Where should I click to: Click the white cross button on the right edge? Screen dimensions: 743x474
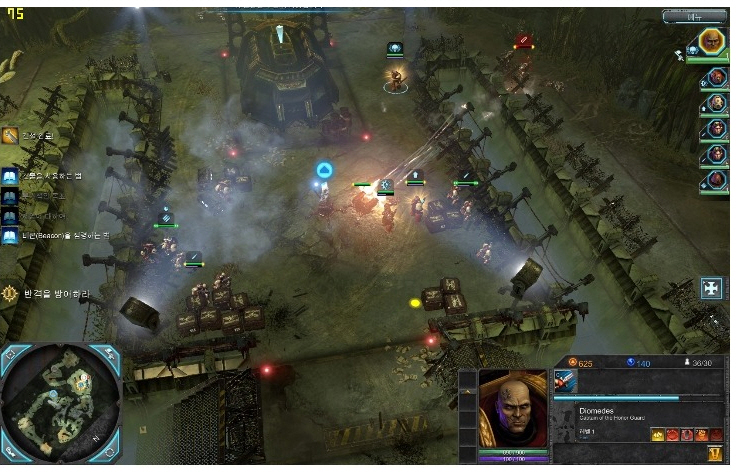(x=711, y=288)
